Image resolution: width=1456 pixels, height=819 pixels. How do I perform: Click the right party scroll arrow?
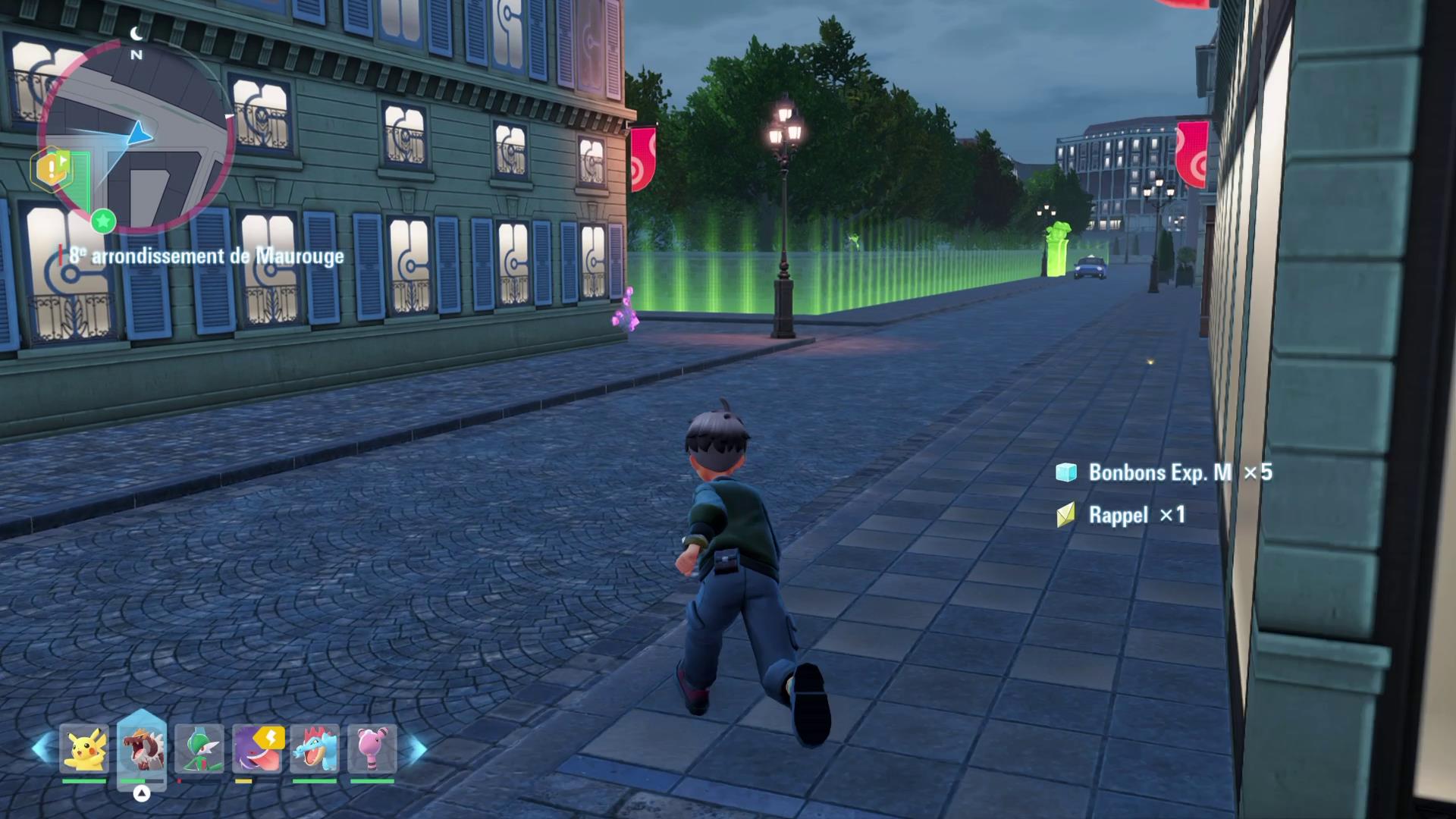tap(416, 749)
